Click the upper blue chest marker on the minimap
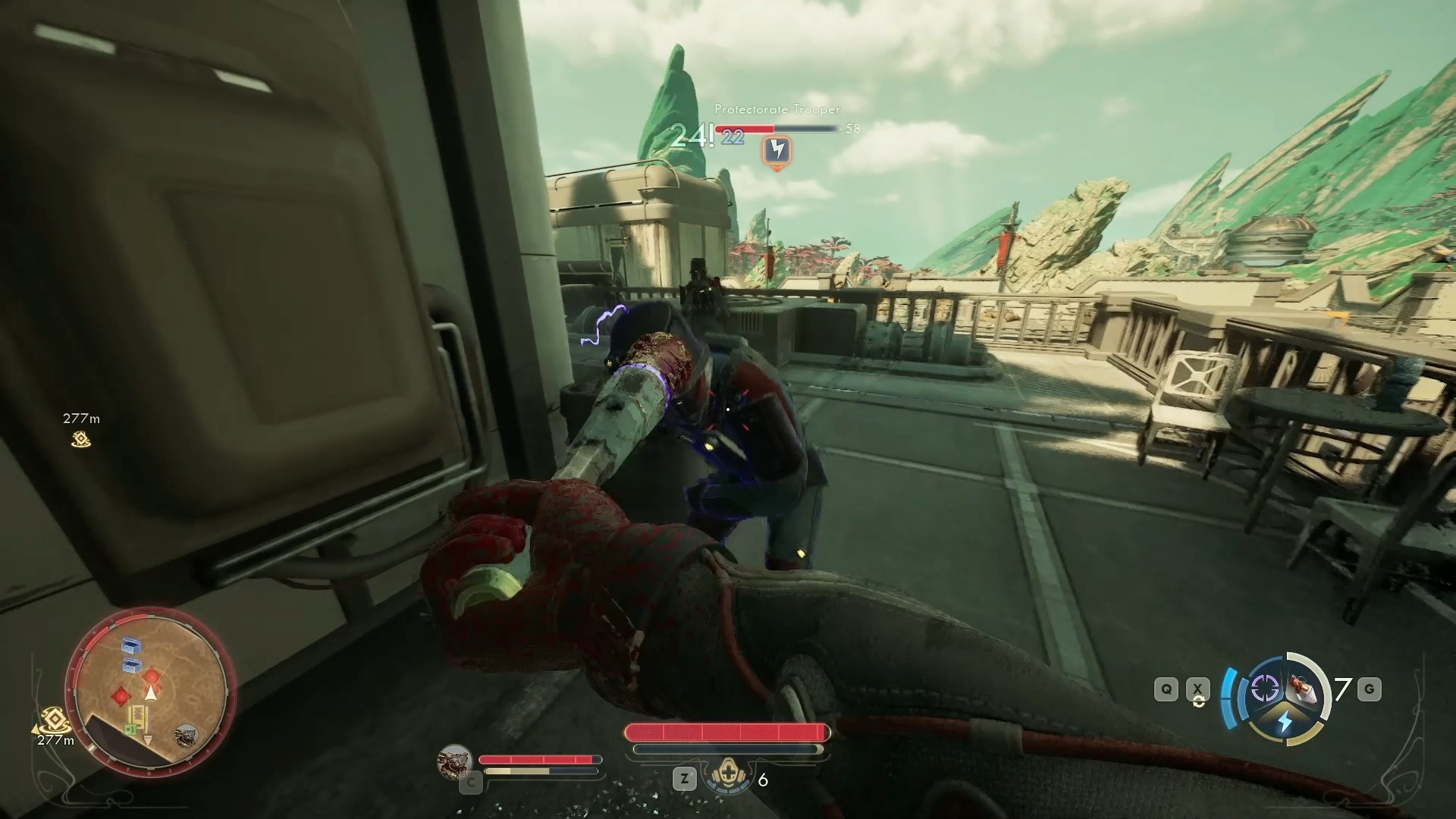1456x819 pixels. pyautogui.click(x=133, y=646)
